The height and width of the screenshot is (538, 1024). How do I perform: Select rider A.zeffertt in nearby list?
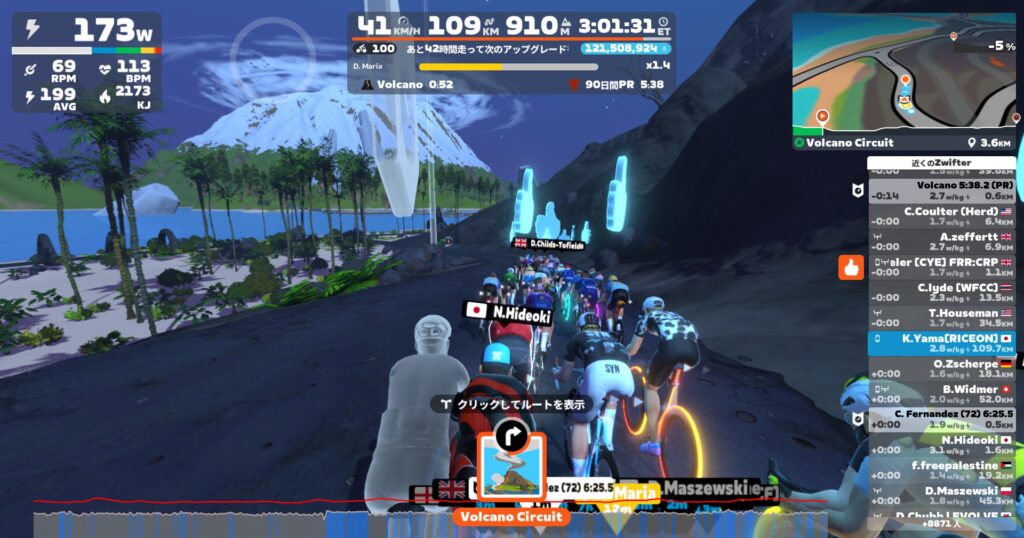940,242
